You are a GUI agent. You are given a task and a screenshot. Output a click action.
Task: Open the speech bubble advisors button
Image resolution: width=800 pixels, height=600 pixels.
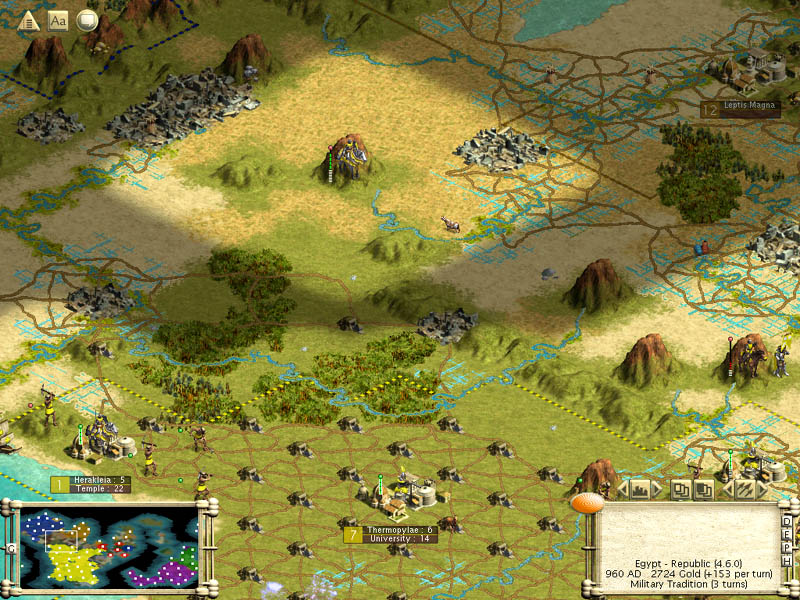pyautogui.click(x=87, y=20)
